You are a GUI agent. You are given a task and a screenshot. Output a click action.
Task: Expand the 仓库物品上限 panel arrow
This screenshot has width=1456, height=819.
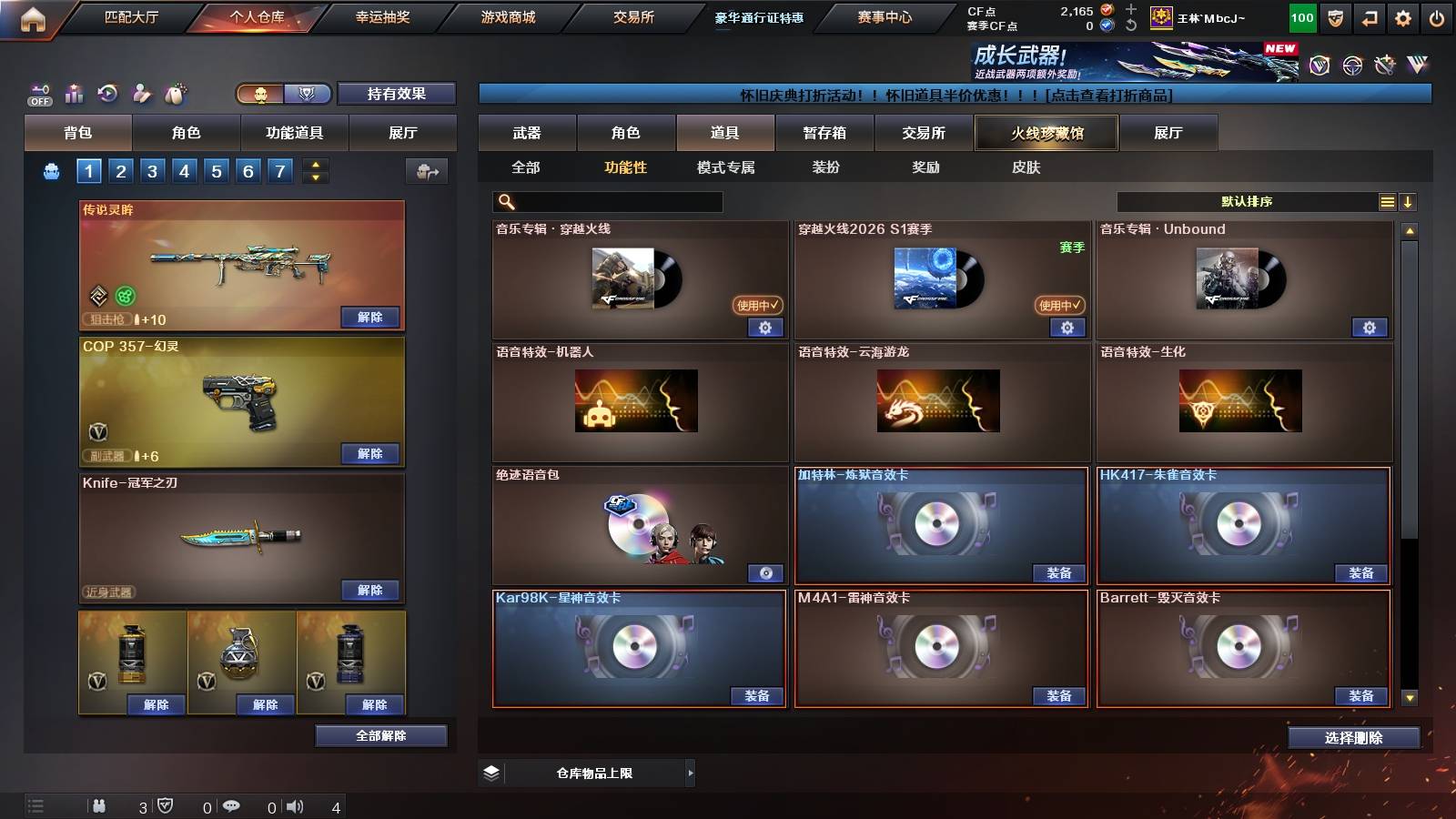(x=689, y=773)
